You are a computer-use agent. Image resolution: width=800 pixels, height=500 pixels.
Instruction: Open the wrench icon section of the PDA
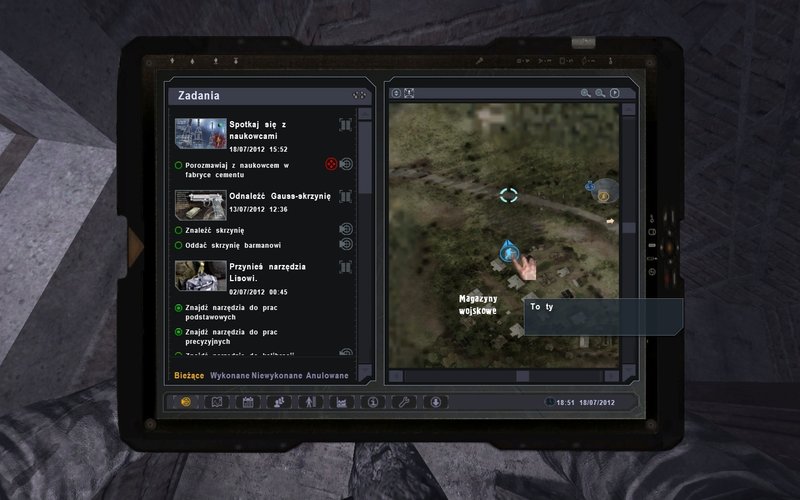[x=403, y=402]
